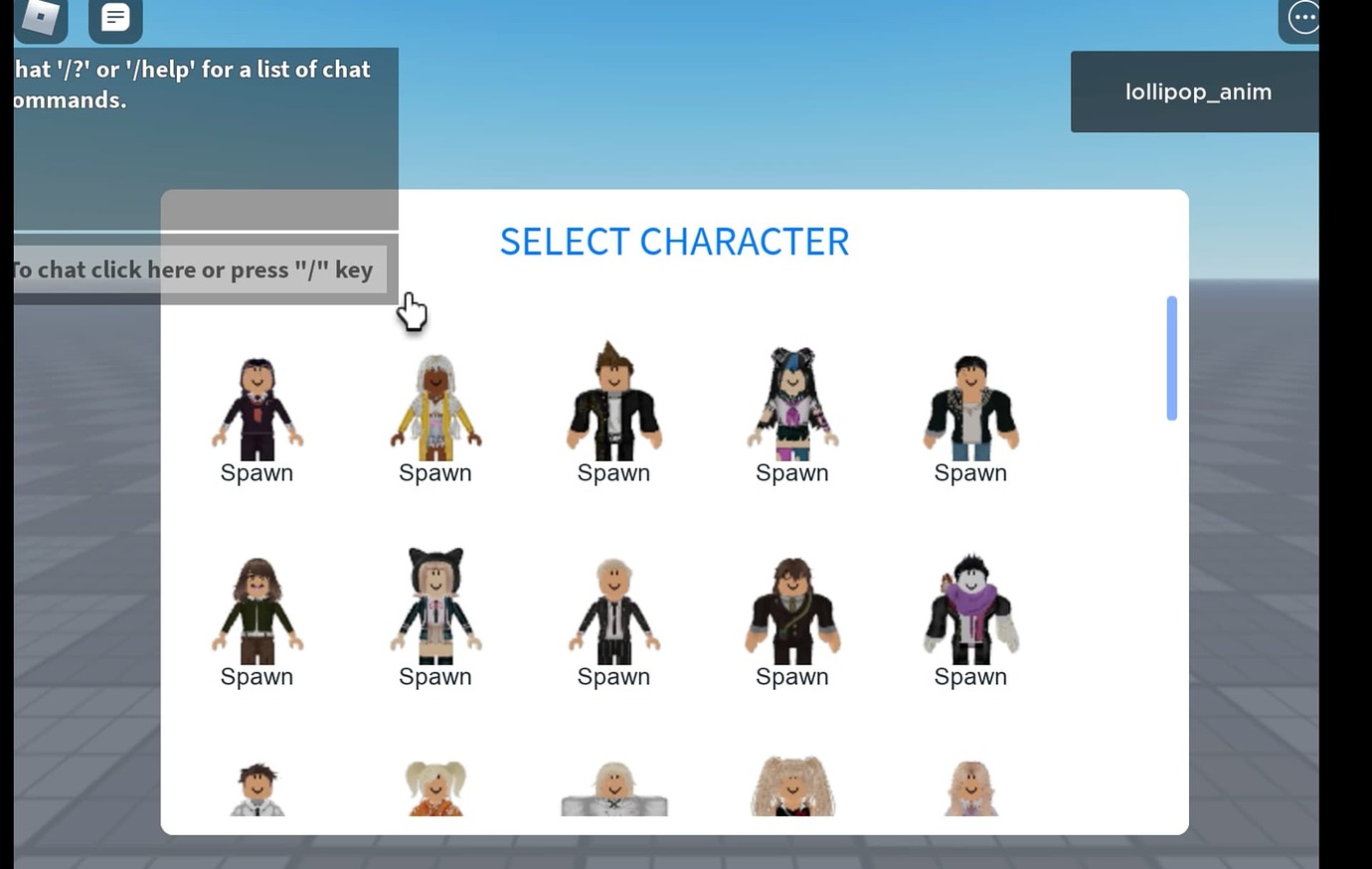Spawn the character wearing a purple scarf
This screenshot has width=1372, height=869.
970,676
